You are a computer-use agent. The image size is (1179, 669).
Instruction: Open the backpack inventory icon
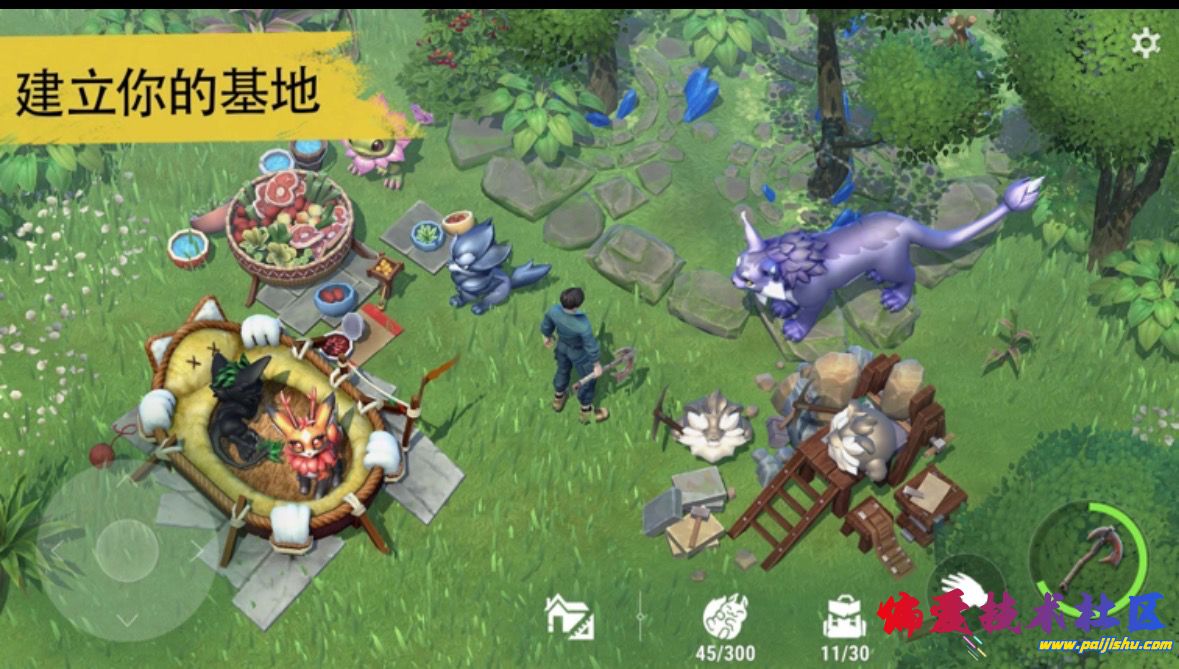[x=844, y=617]
